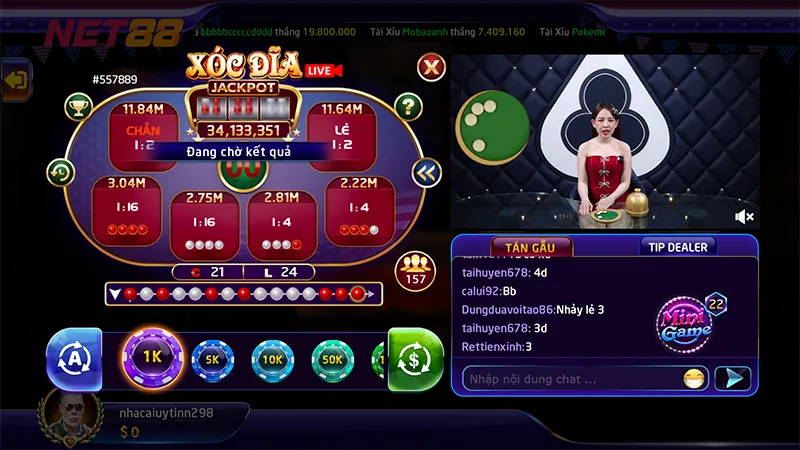Viewport: 800px width, 450px height.
Task: Open the Mini Game bubble
Action: click(x=686, y=319)
